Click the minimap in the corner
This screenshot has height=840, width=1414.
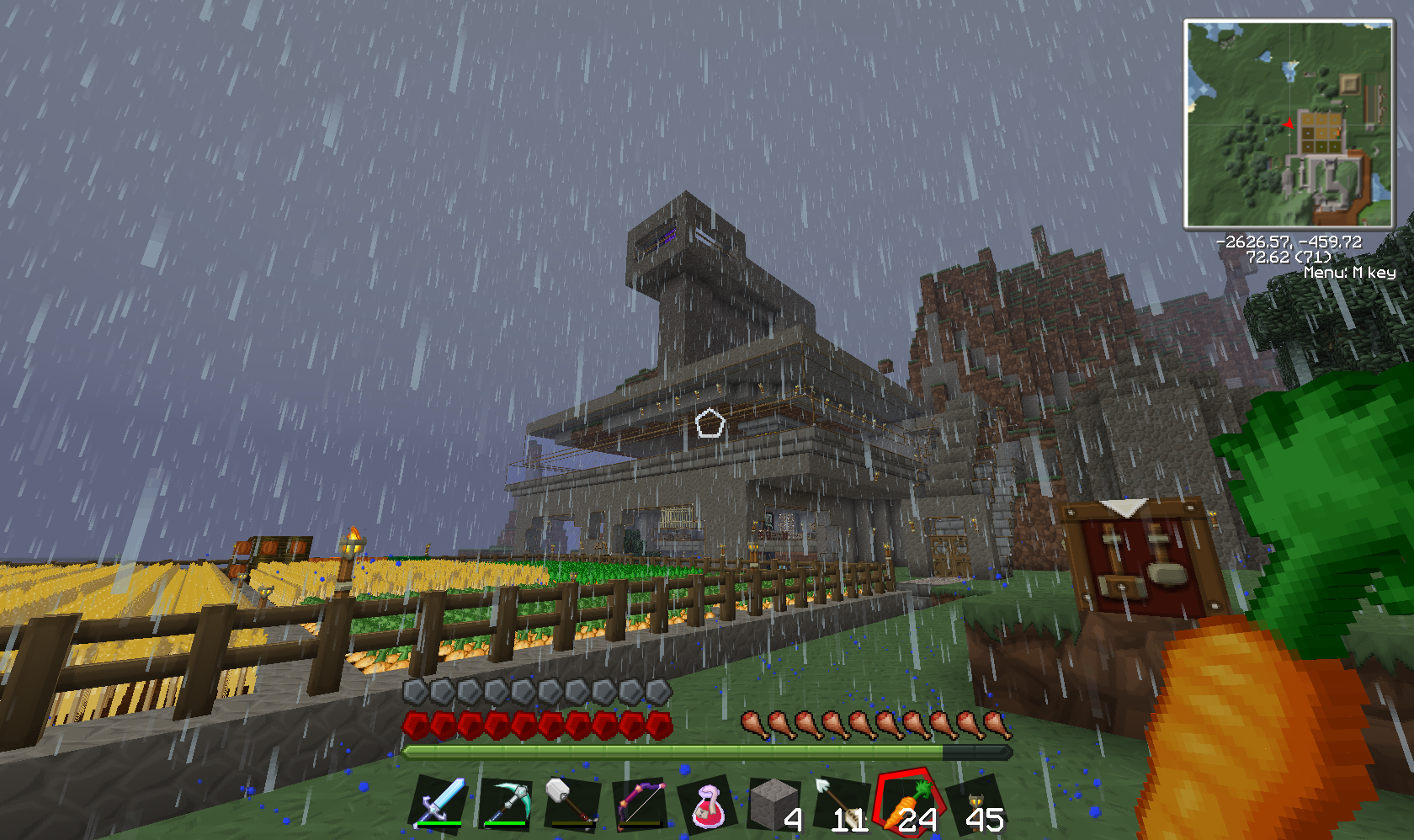[x=1289, y=124]
